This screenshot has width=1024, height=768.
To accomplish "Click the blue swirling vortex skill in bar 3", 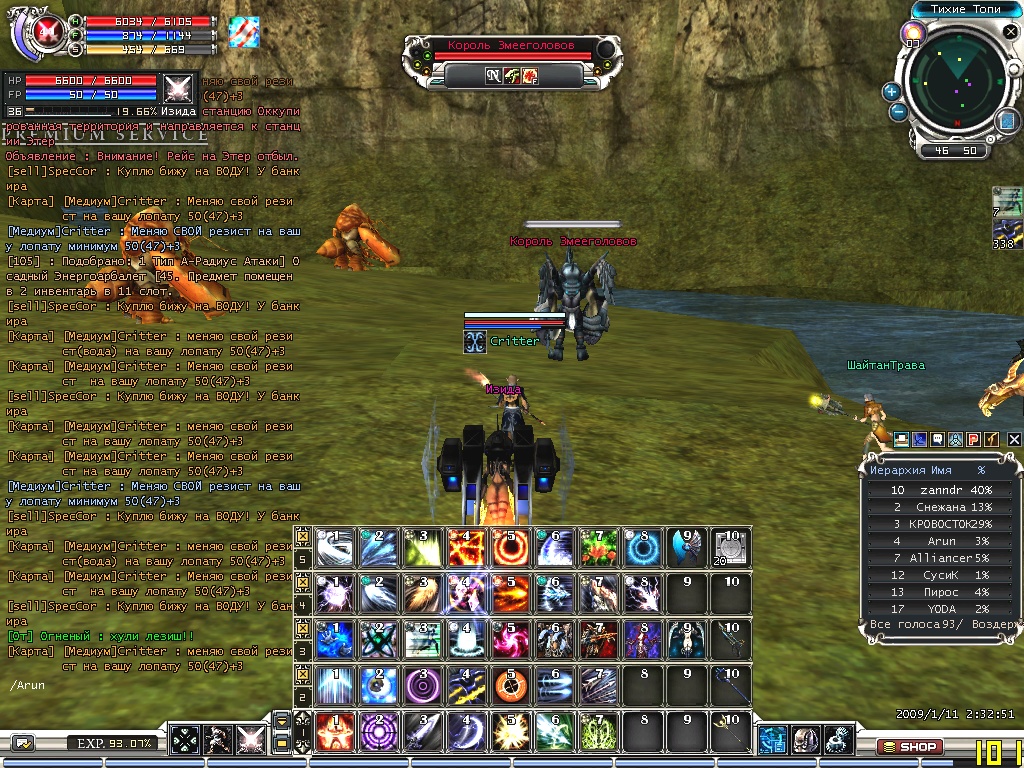I will 335,639.
